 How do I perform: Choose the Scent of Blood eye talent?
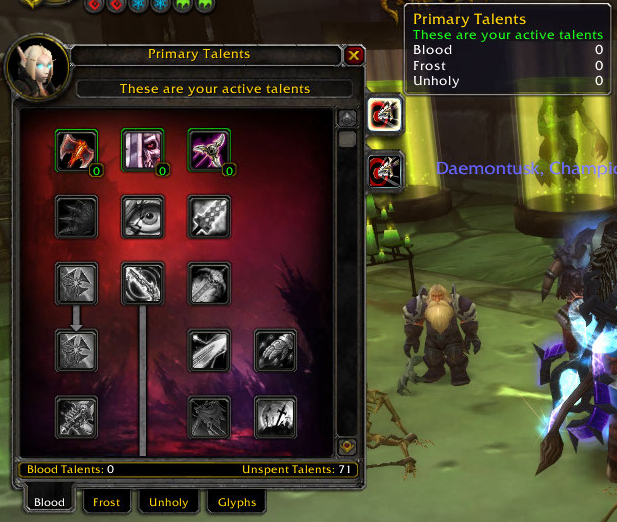tap(143, 216)
